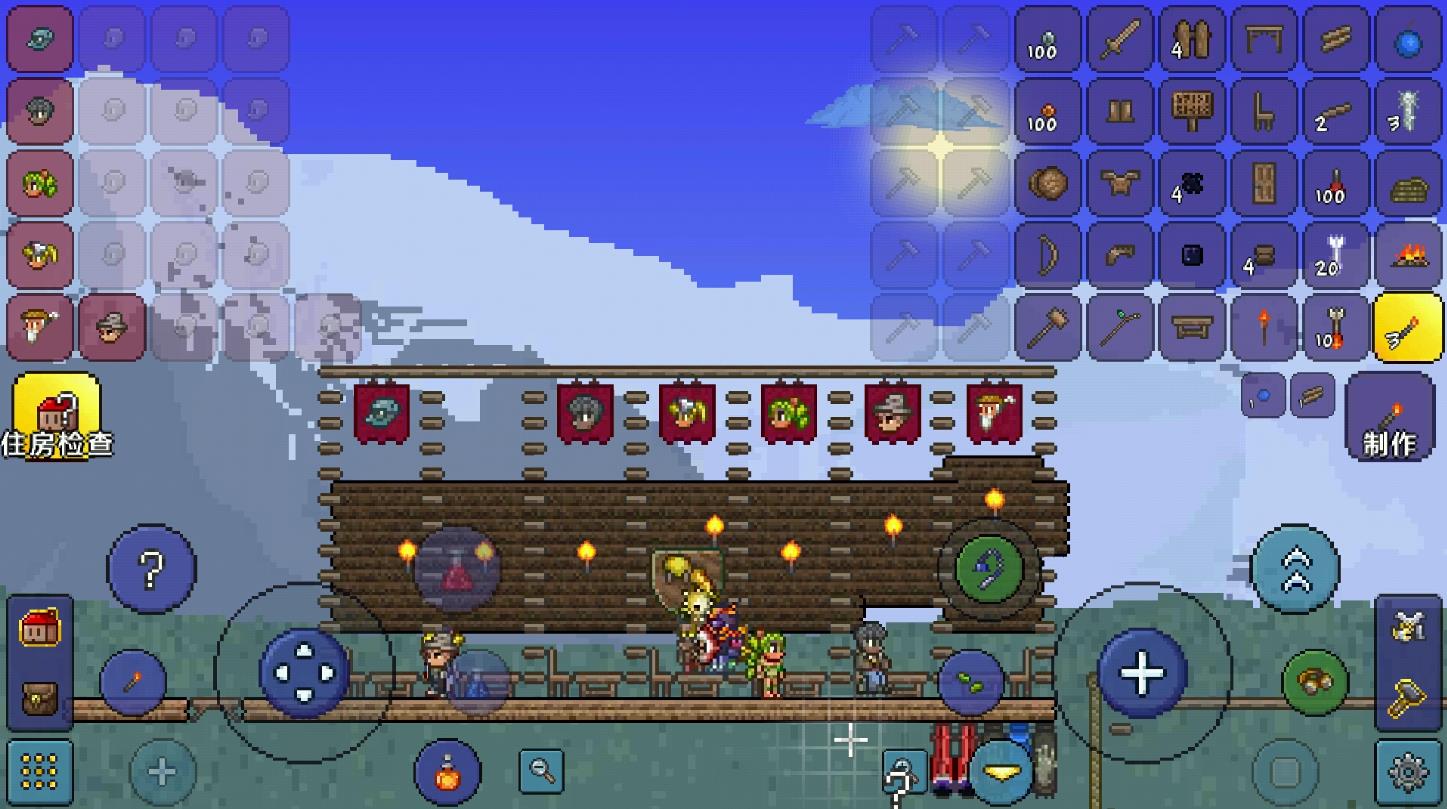Screen dimensions: 1447x809
Task: Open the red house housing tab
Action: pyautogui.click(x=40, y=630)
